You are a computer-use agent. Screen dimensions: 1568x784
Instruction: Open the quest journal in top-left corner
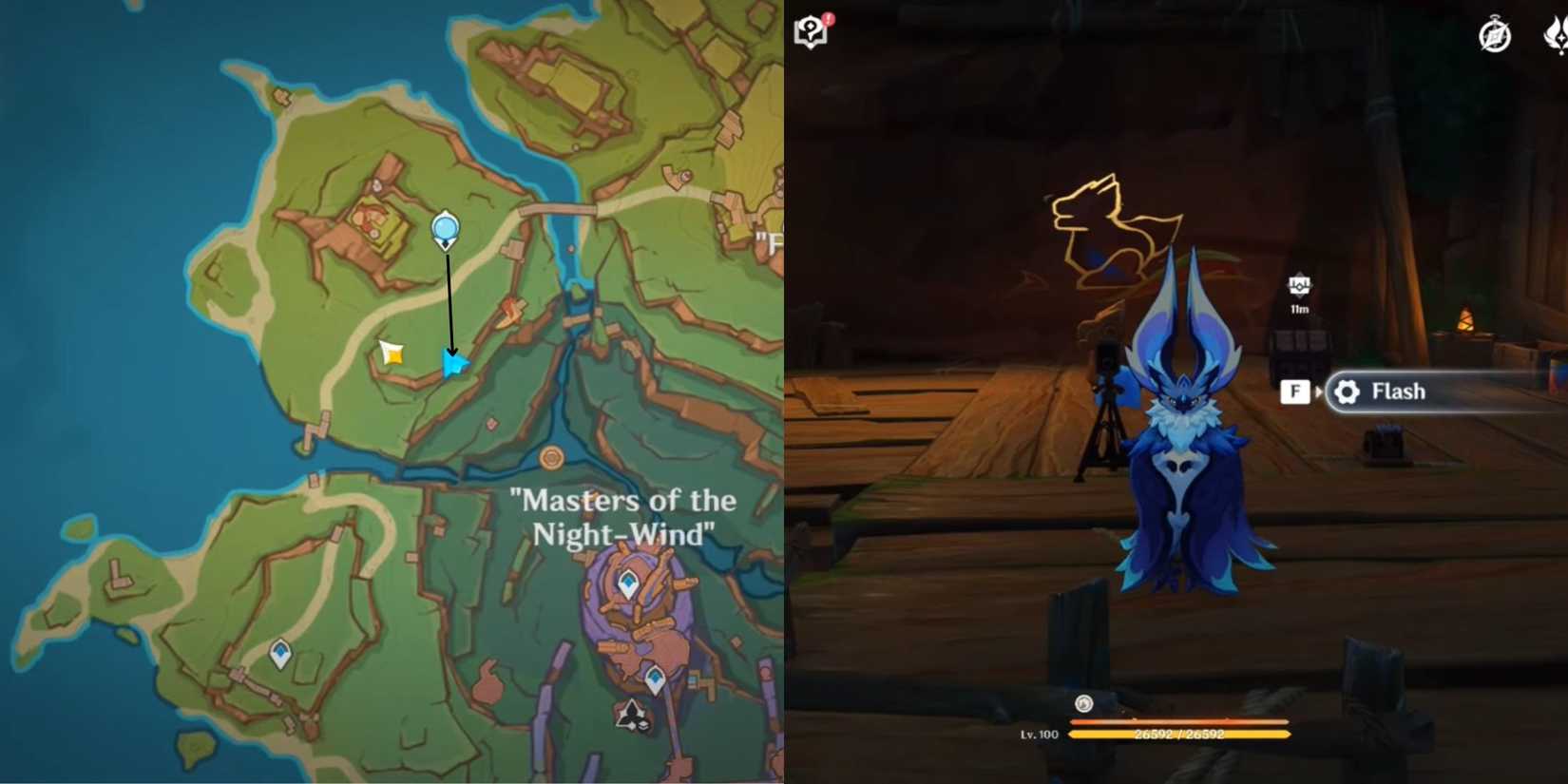pyautogui.click(x=810, y=30)
